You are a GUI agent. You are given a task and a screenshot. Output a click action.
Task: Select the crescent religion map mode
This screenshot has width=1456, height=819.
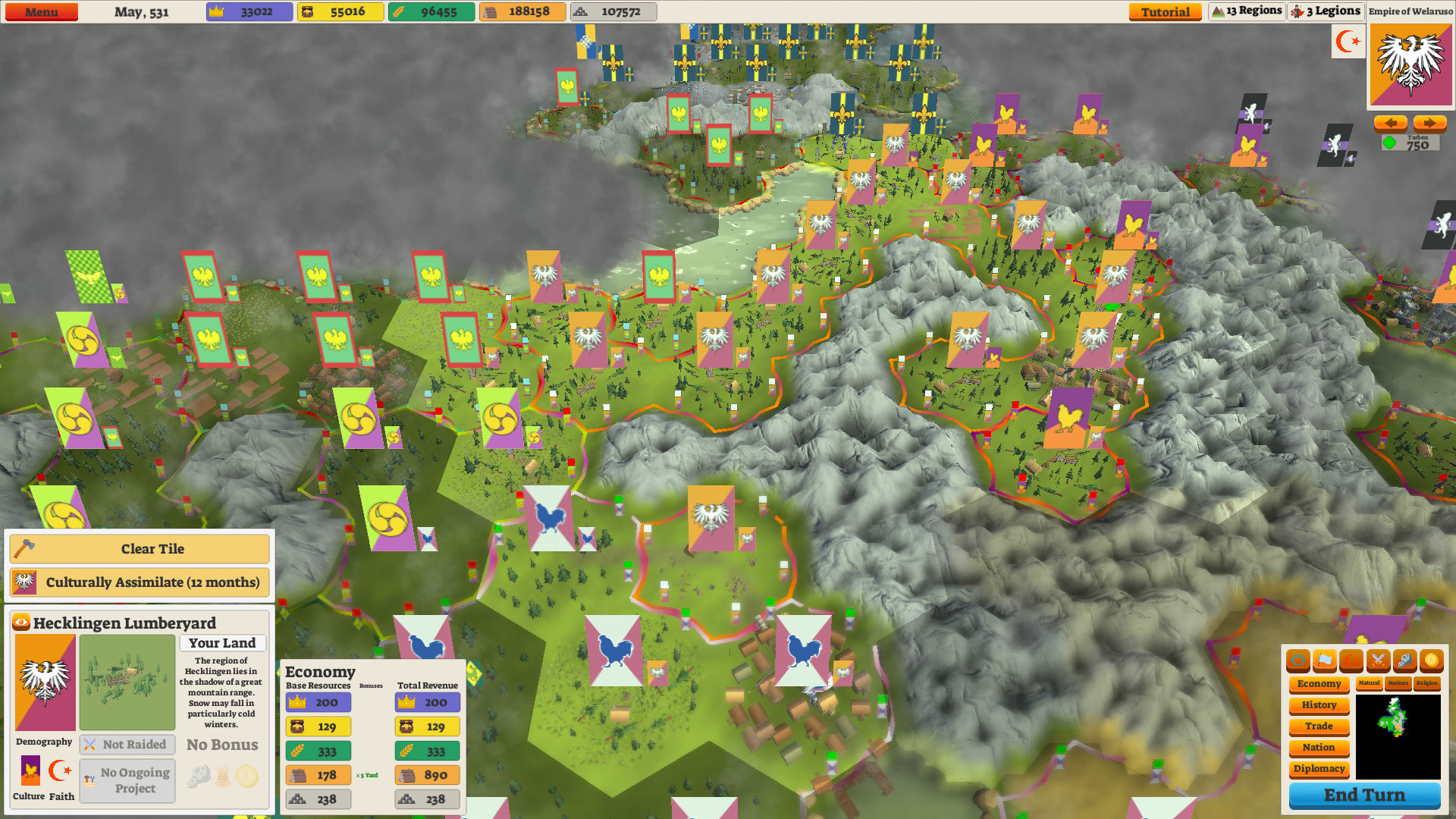1351,661
